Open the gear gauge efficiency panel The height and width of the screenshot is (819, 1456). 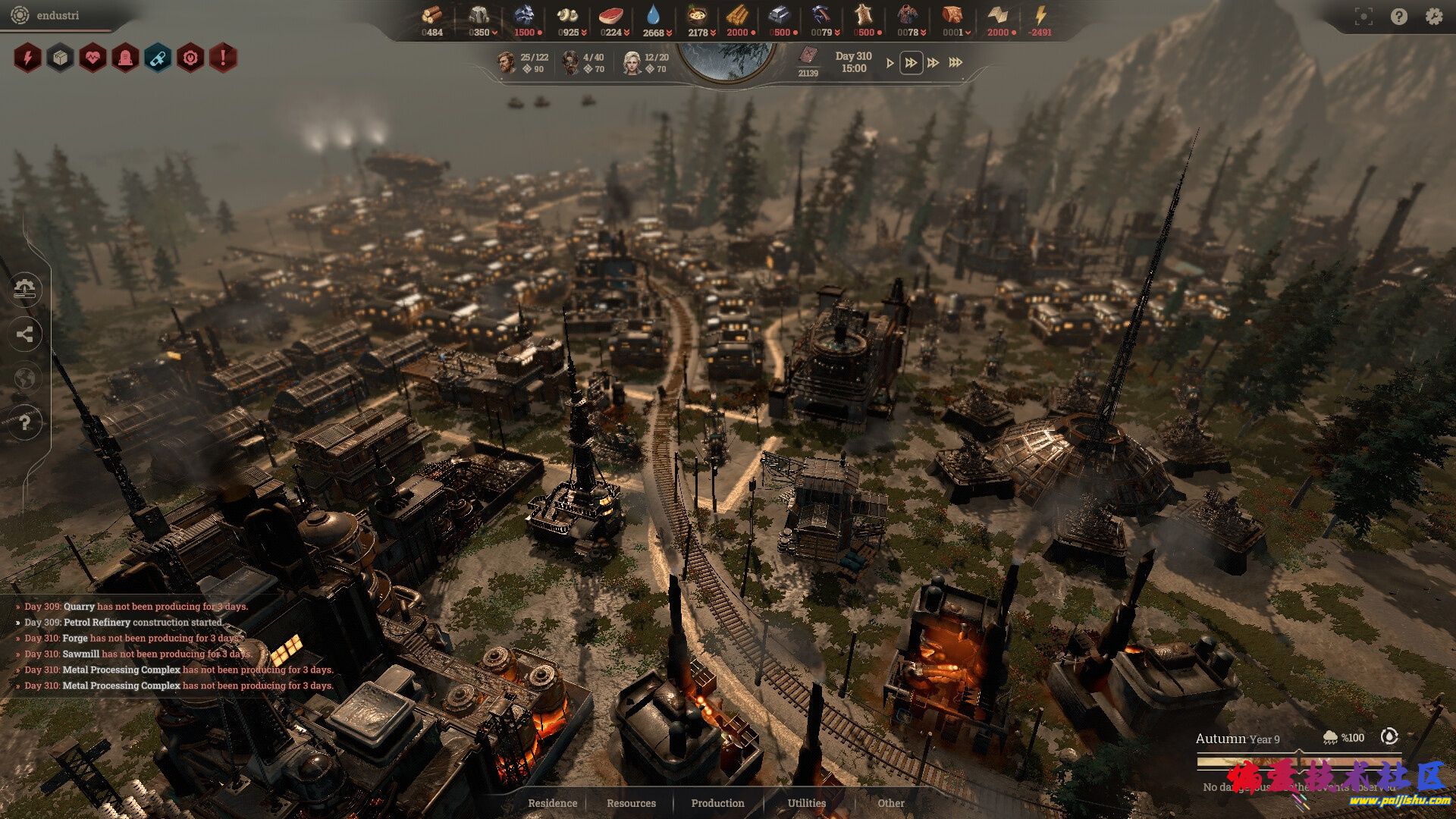point(190,58)
